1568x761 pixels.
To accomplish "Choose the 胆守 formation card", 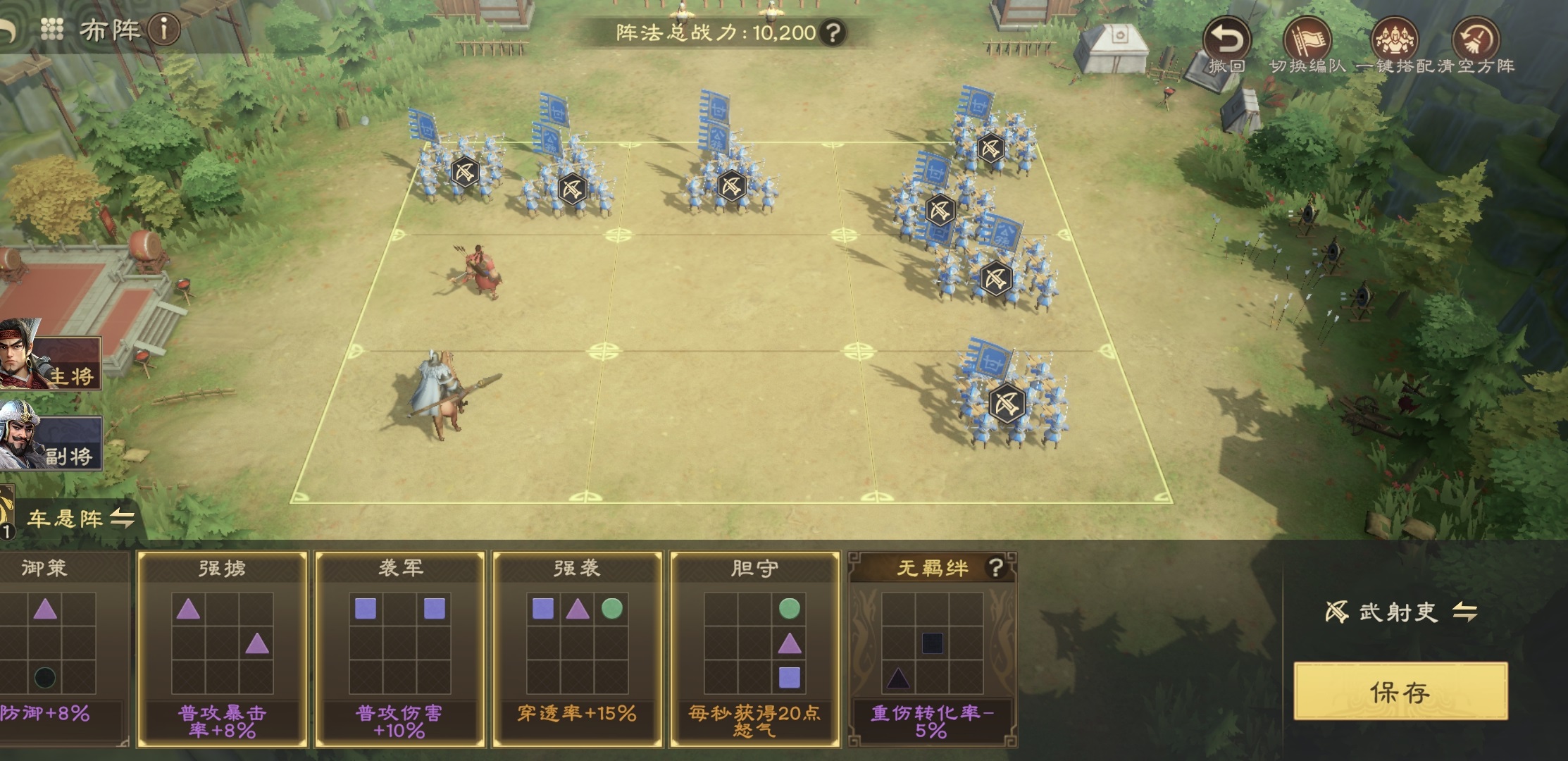I will [754, 648].
